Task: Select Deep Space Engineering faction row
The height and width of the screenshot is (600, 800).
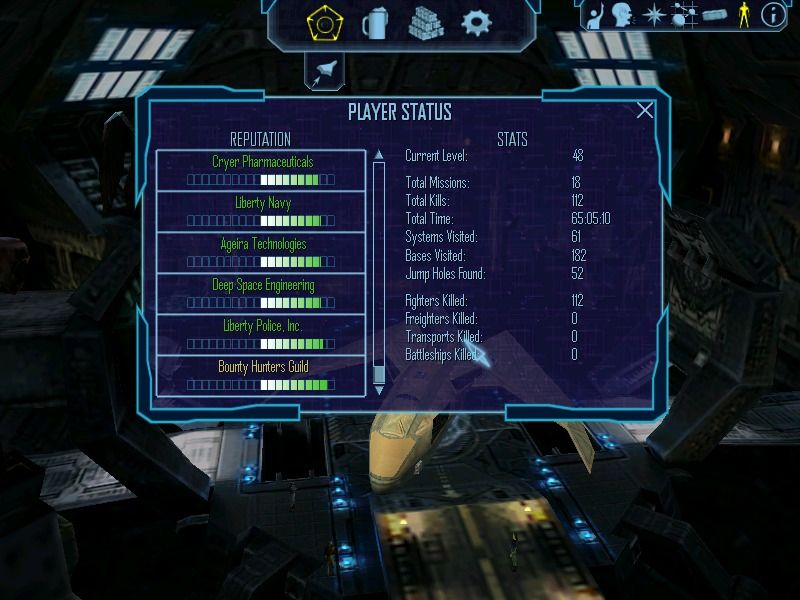Action: click(262, 293)
